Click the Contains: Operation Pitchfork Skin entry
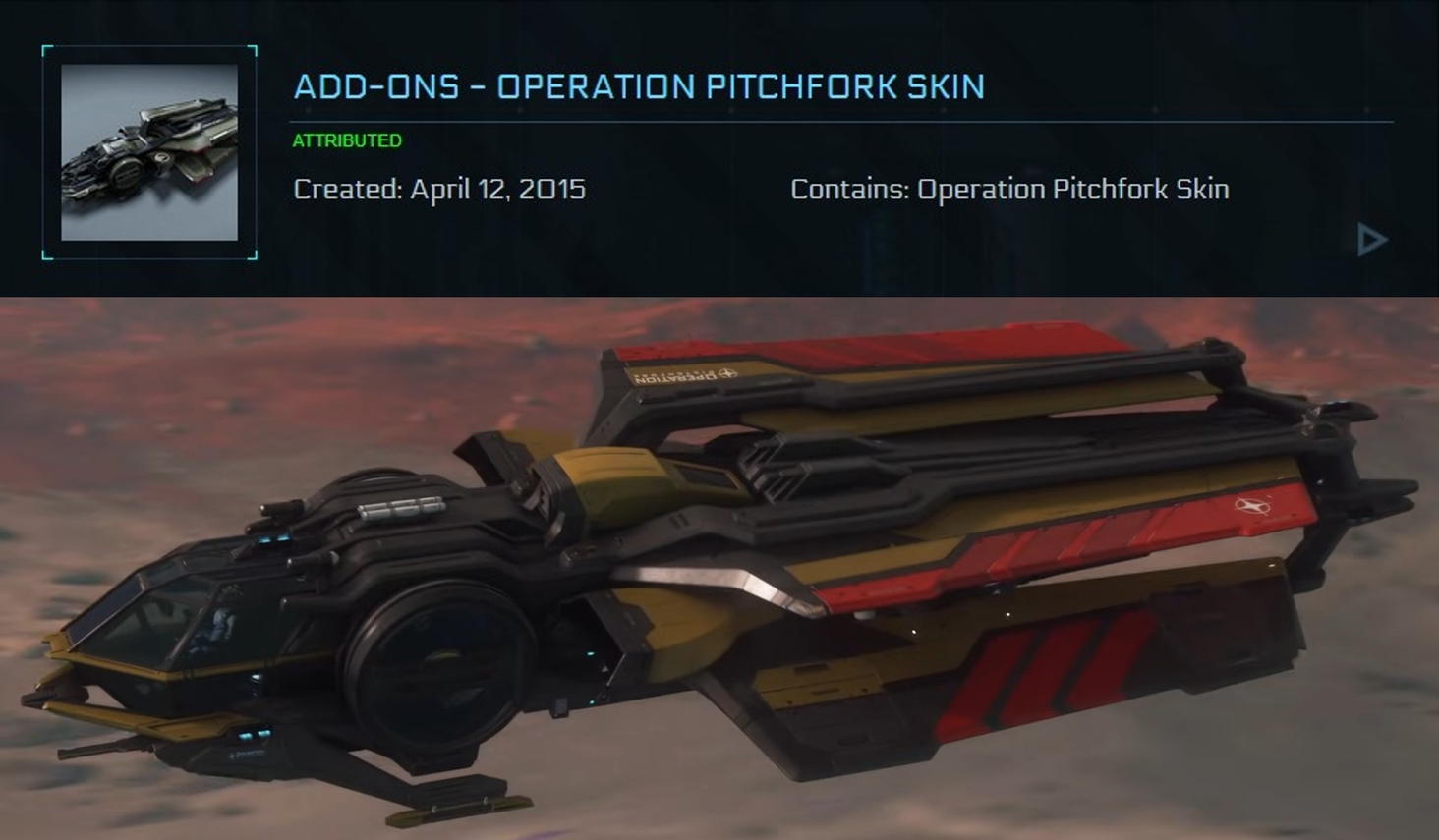This screenshot has height=840, width=1439. click(x=1009, y=189)
